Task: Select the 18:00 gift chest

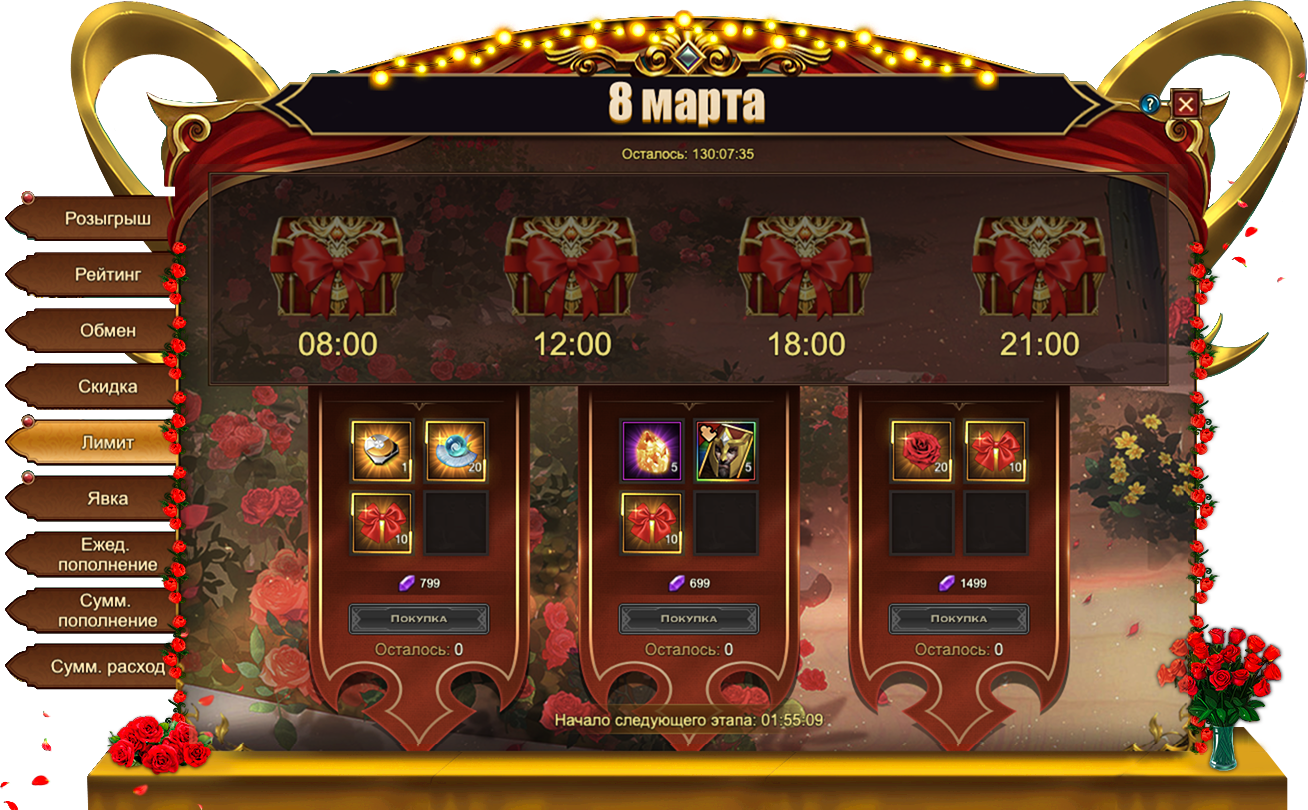Action: point(805,268)
